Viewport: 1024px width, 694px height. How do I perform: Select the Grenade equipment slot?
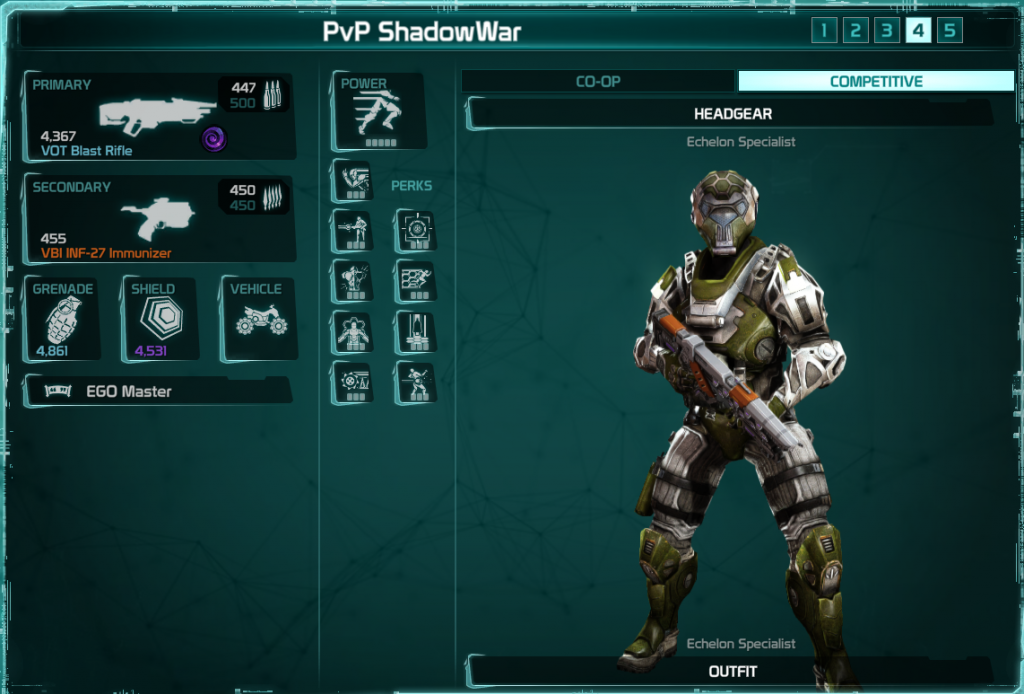62,319
